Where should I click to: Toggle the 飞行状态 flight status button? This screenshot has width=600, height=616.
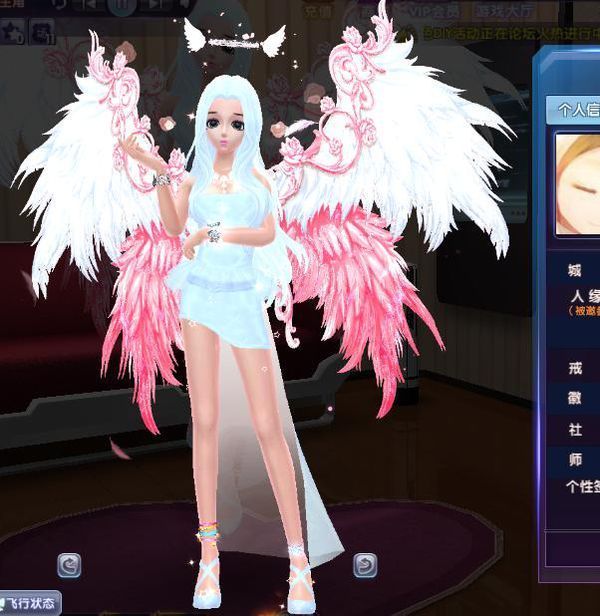coord(30,605)
